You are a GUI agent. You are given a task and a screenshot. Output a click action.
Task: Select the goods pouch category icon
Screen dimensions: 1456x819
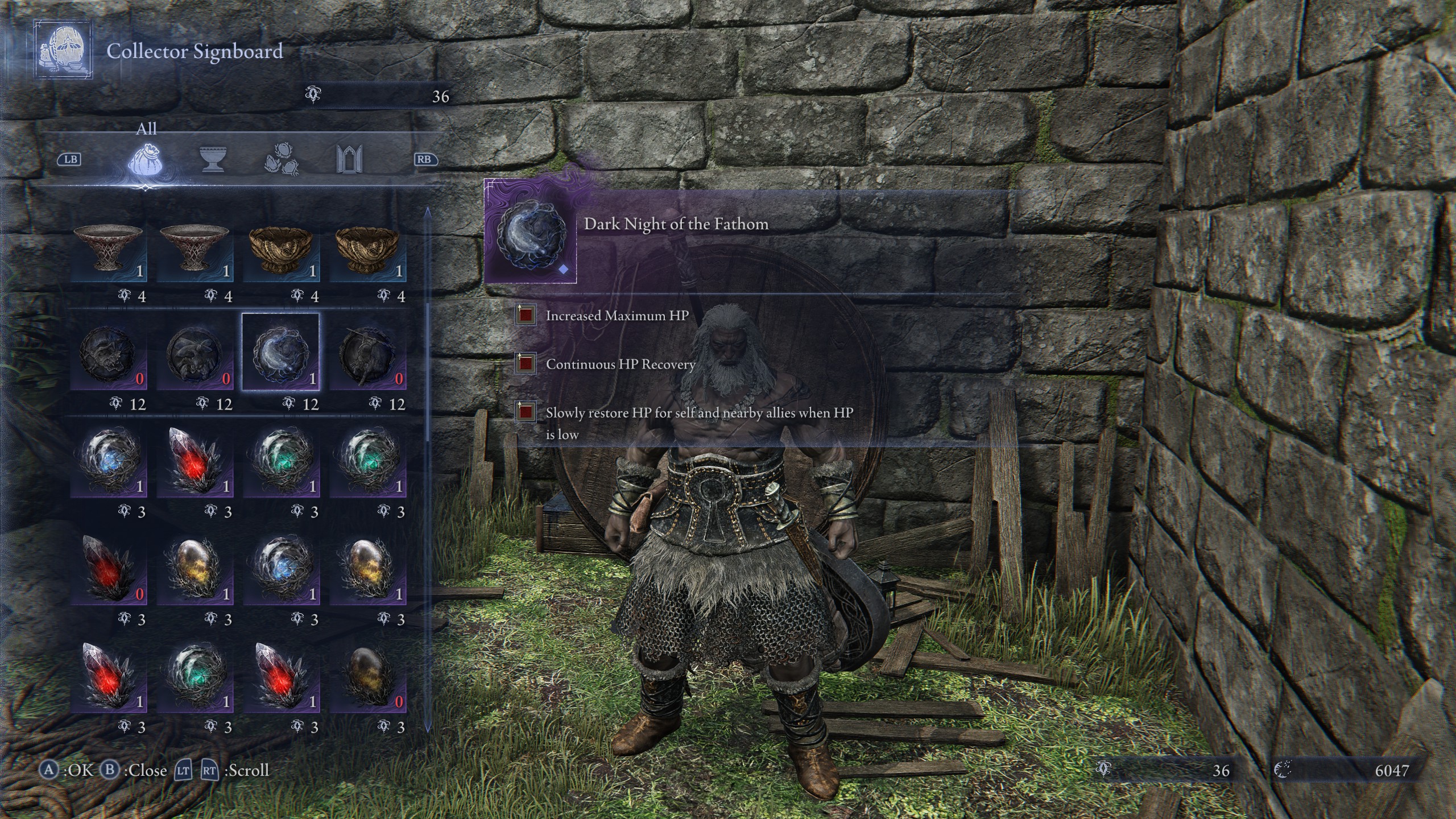[x=147, y=161]
